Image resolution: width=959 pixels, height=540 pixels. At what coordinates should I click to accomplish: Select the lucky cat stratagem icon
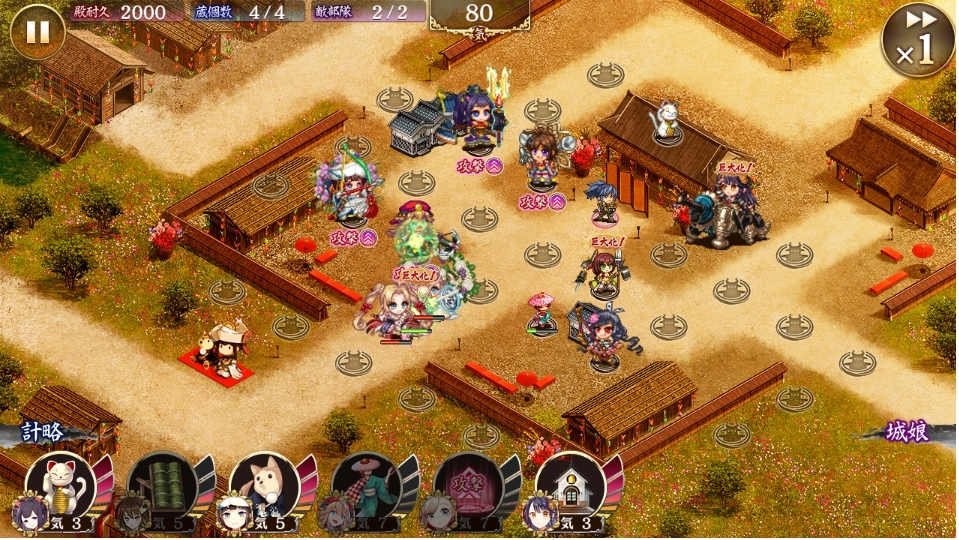pos(60,485)
